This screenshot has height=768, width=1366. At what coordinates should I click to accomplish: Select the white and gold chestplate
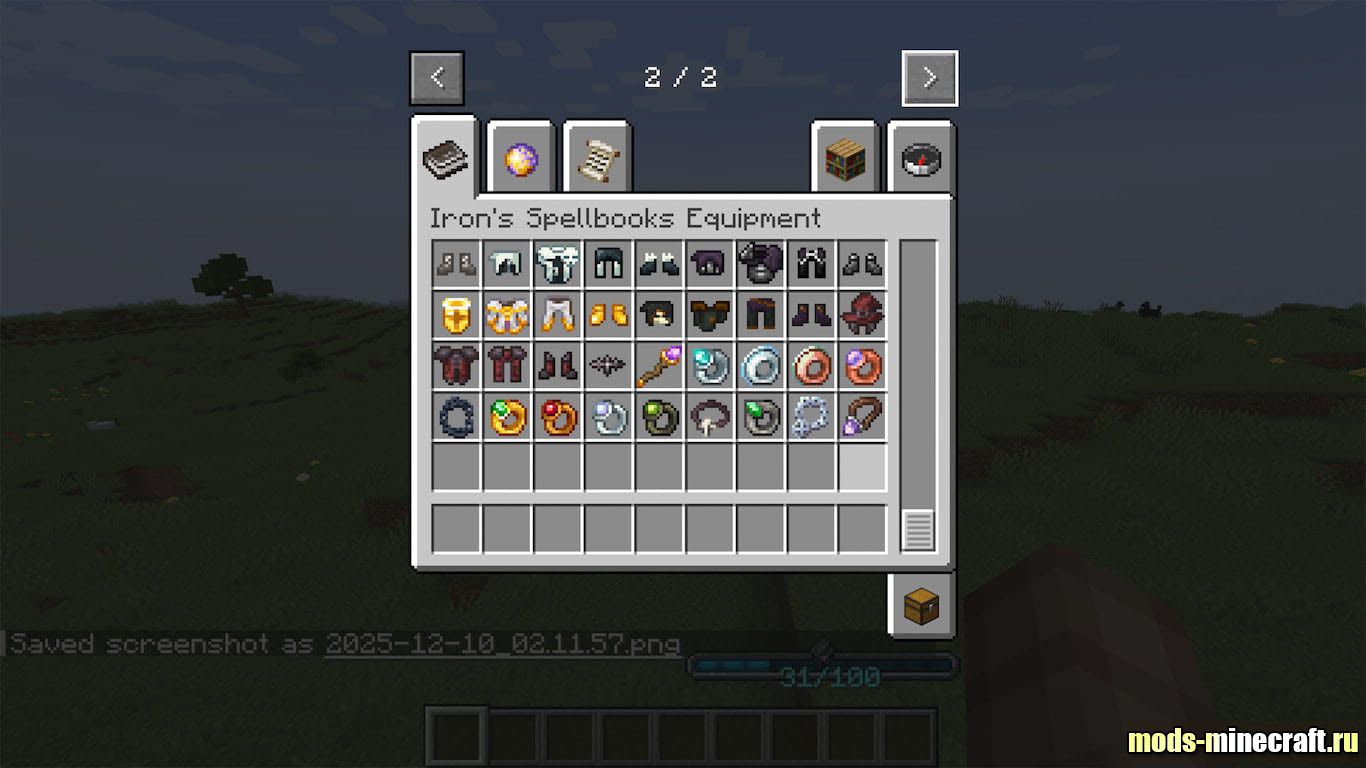click(507, 315)
